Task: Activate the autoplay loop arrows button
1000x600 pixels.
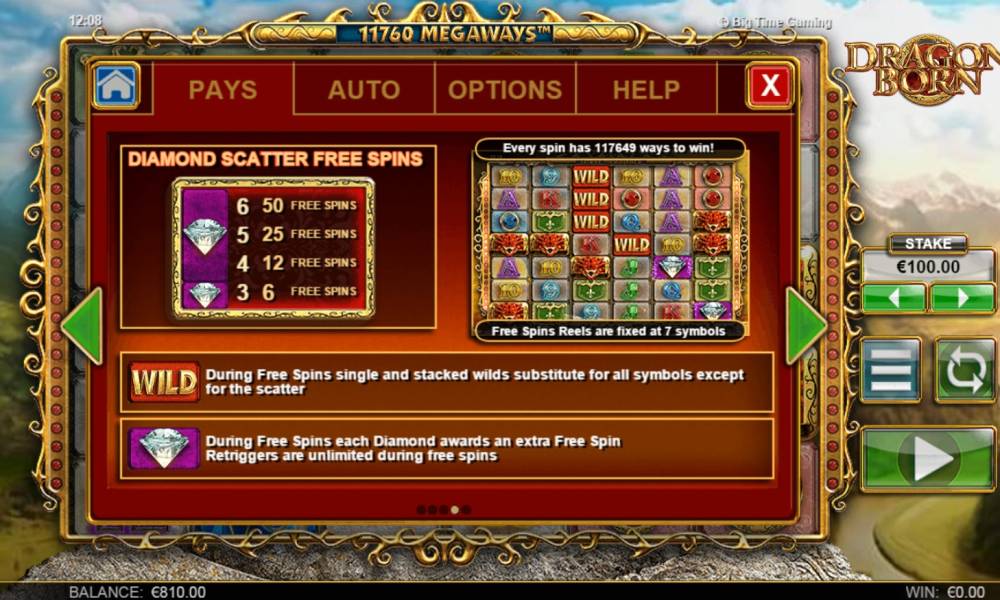Action: (965, 371)
